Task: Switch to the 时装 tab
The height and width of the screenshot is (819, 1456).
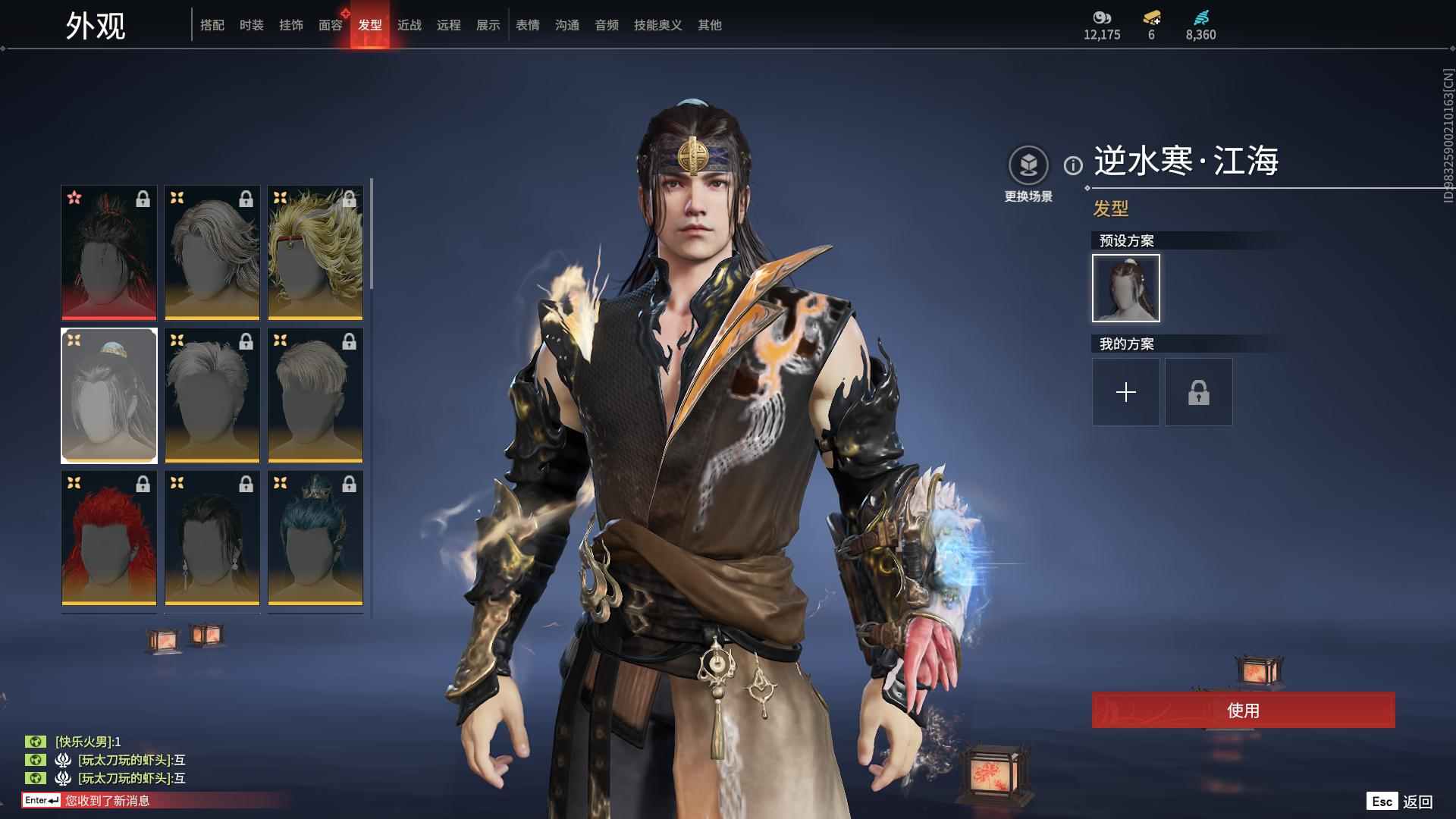Action: tap(252, 24)
